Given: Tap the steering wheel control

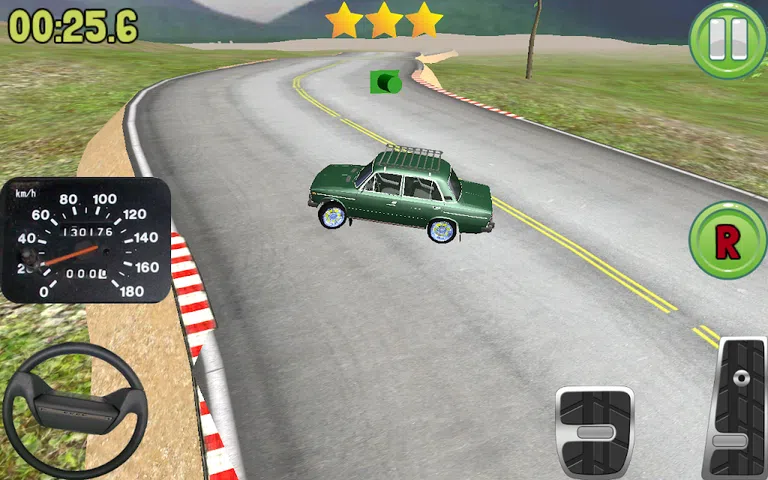Looking at the screenshot, I should pos(75,410).
